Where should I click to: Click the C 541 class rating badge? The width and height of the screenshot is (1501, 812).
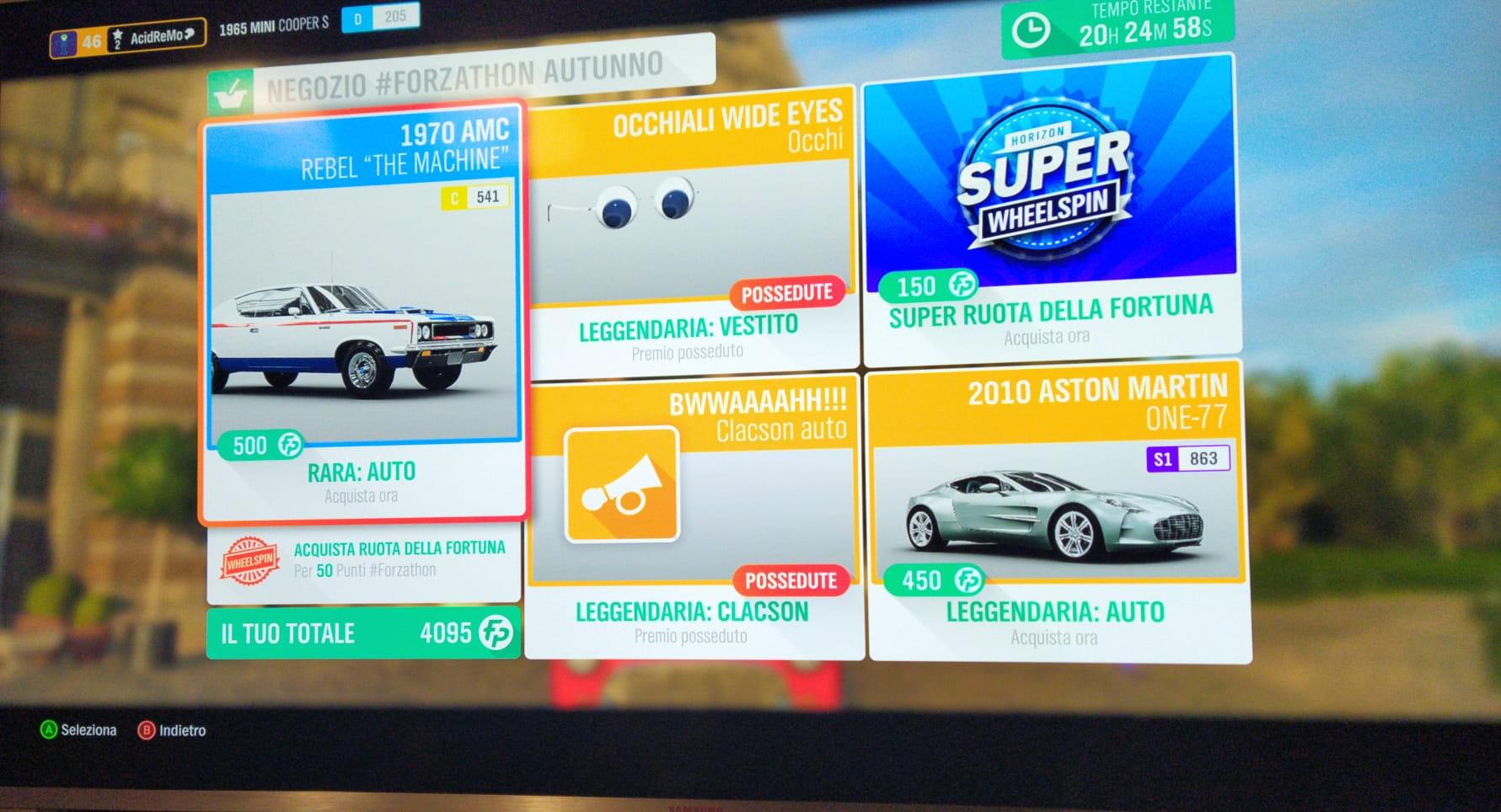click(x=476, y=195)
